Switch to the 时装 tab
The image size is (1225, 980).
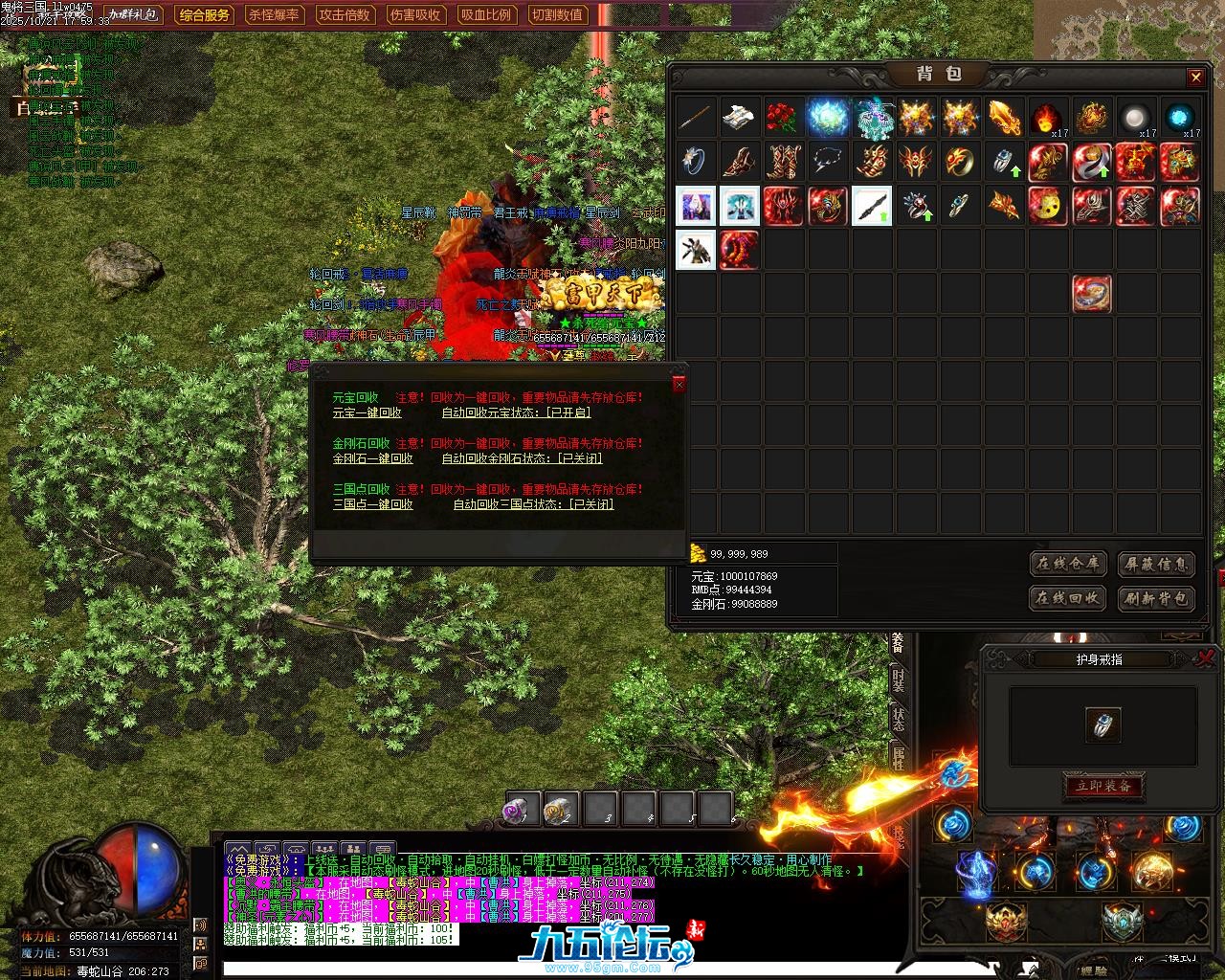tap(898, 680)
